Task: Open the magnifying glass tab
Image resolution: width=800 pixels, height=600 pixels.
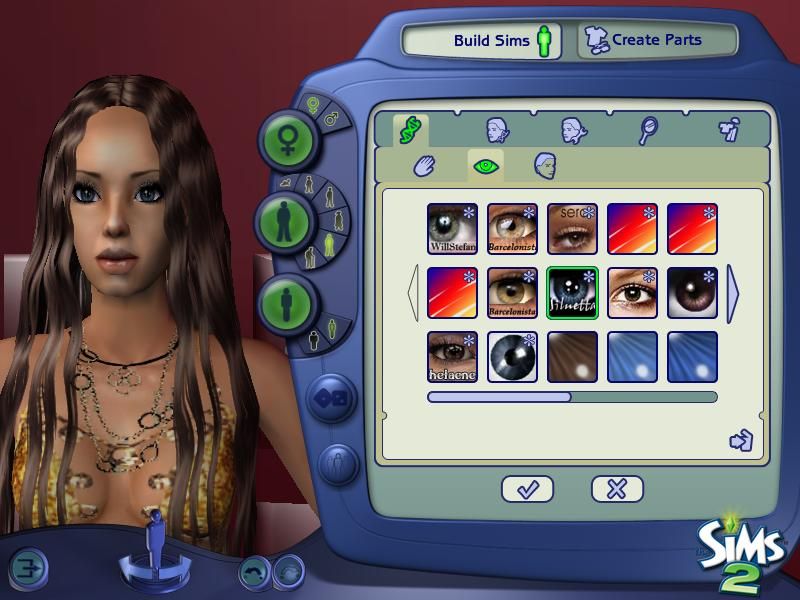Action: tap(648, 129)
